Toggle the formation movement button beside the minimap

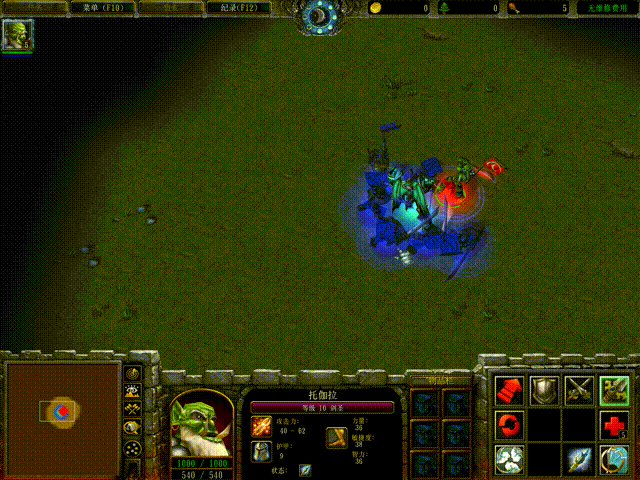[132, 448]
